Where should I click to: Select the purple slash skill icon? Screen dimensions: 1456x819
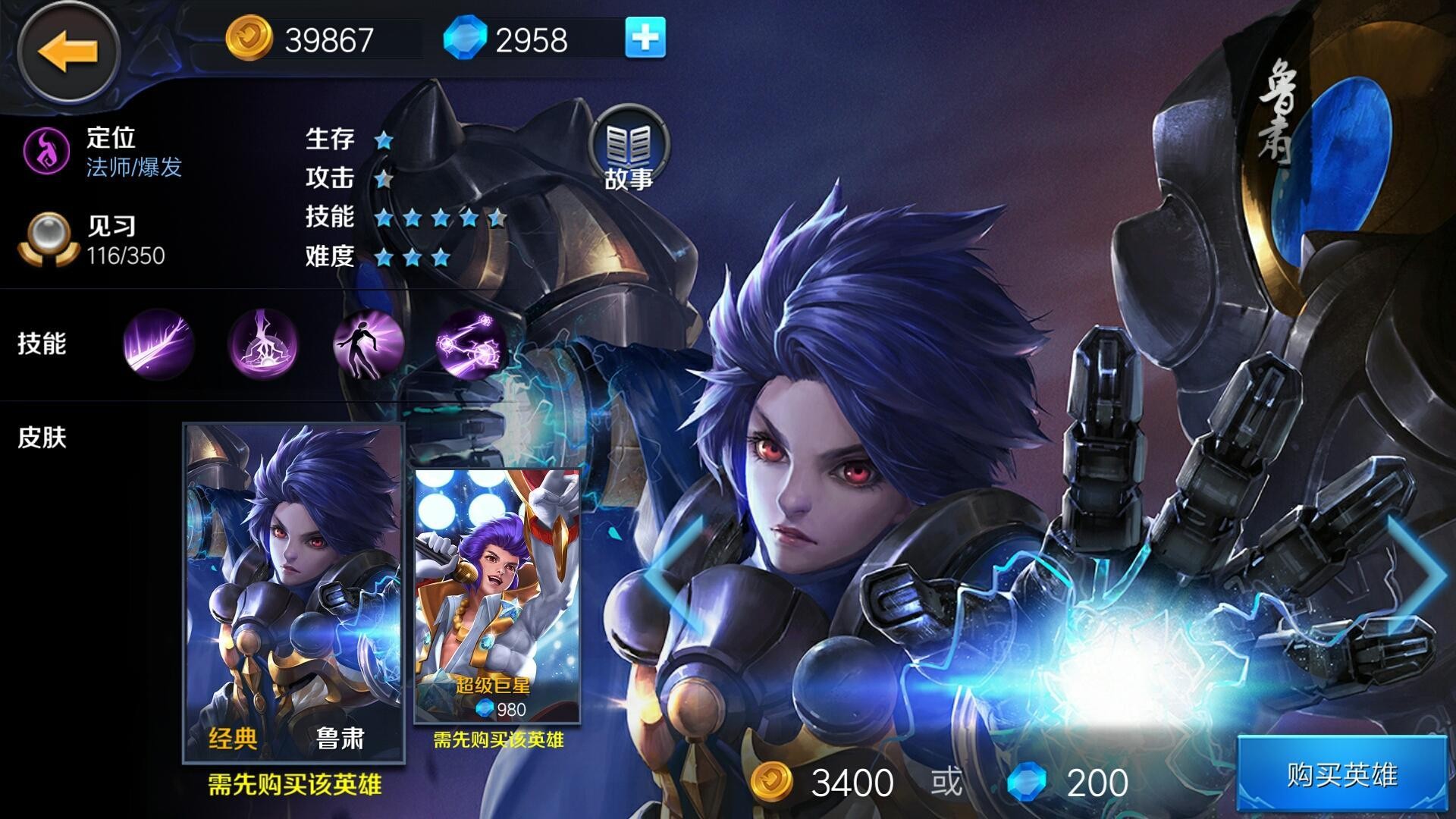[158, 344]
